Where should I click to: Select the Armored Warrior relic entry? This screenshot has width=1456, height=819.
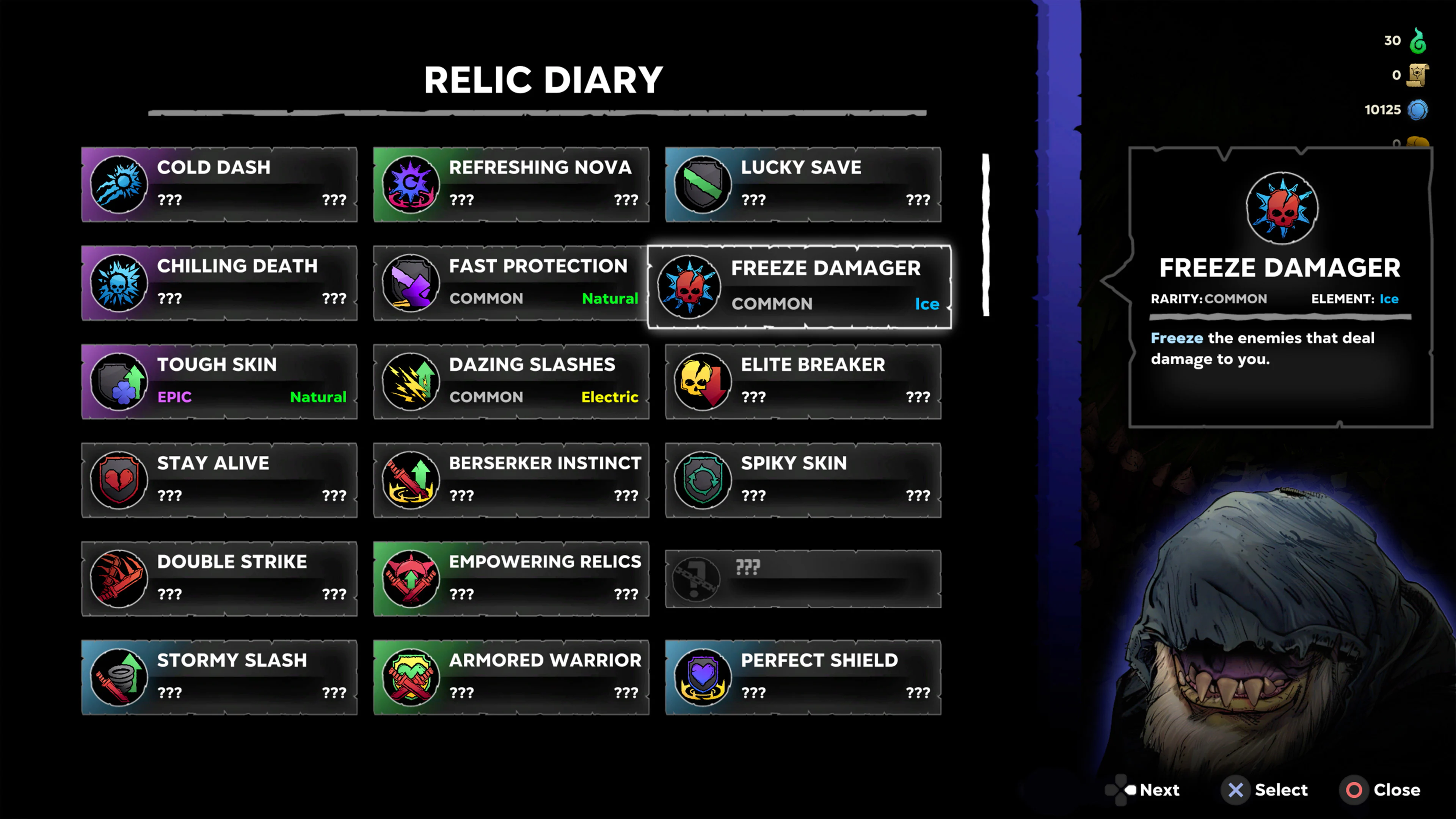(x=511, y=677)
